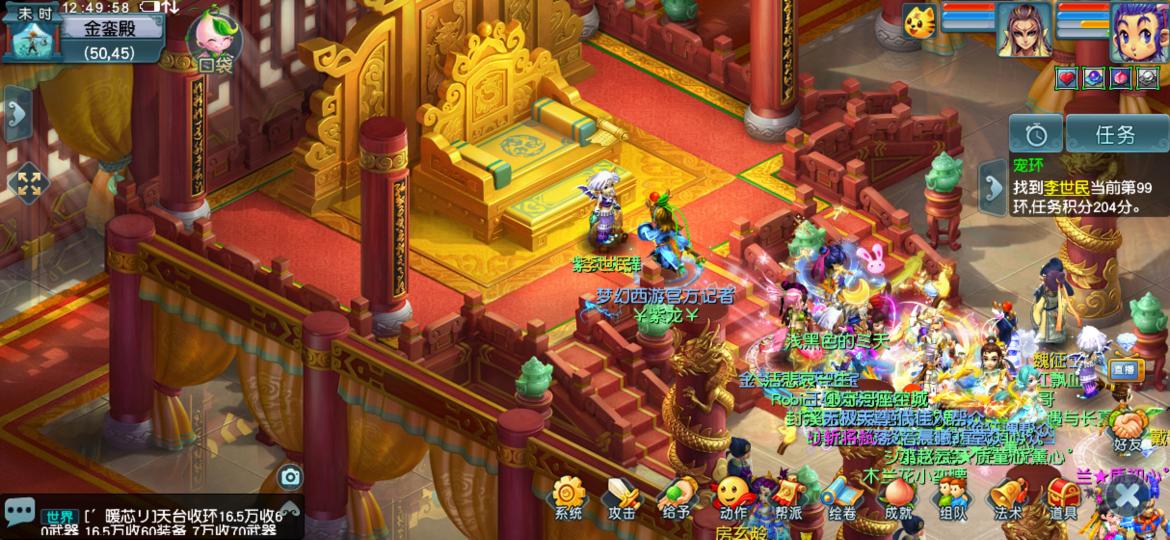
Task: Follow the 李世民 quest link in tracker
Action: click(x=1060, y=188)
